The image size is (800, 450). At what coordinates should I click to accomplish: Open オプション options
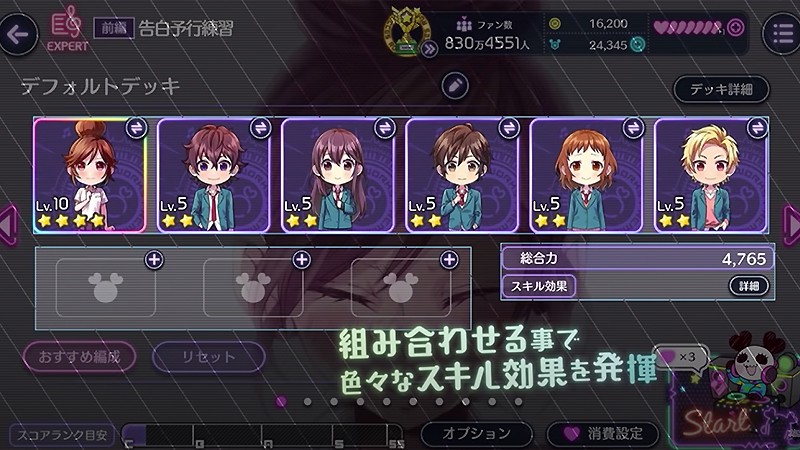coord(477,434)
